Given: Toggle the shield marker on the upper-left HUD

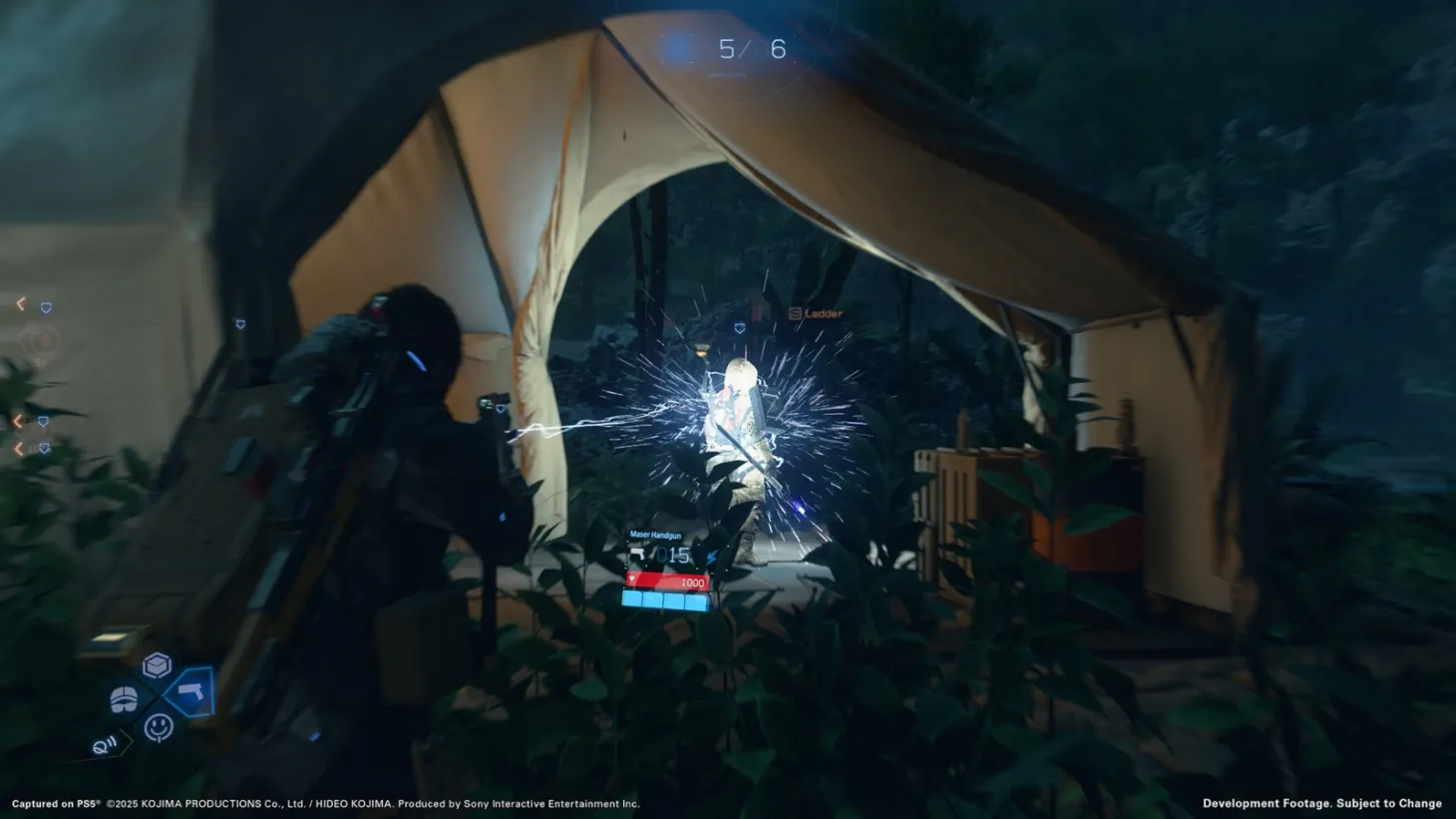Looking at the screenshot, I should click(45, 308).
